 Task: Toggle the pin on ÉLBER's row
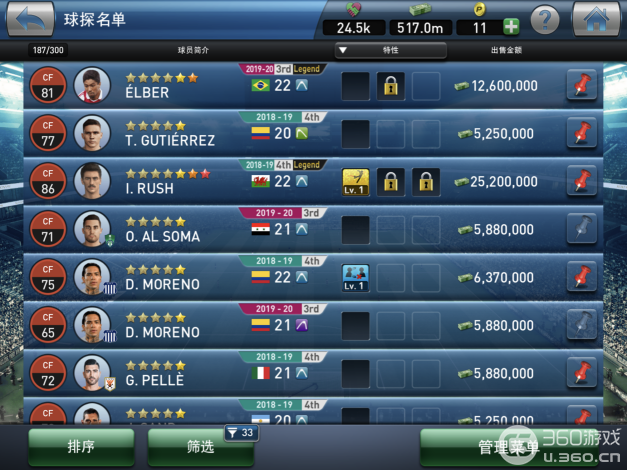click(x=581, y=86)
